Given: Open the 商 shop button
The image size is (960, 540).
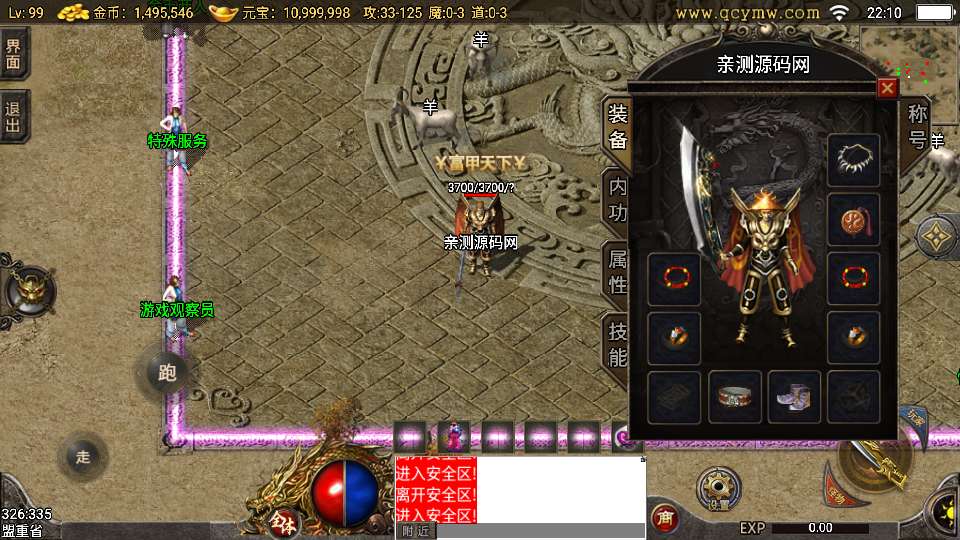Looking at the screenshot, I should (x=663, y=517).
